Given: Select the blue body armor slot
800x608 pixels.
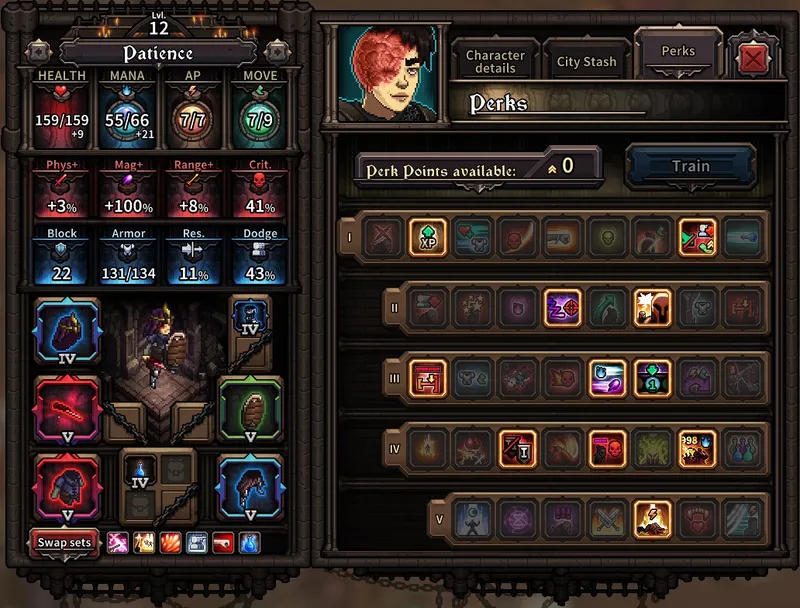Looking at the screenshot, I should (x=250, y=487).
